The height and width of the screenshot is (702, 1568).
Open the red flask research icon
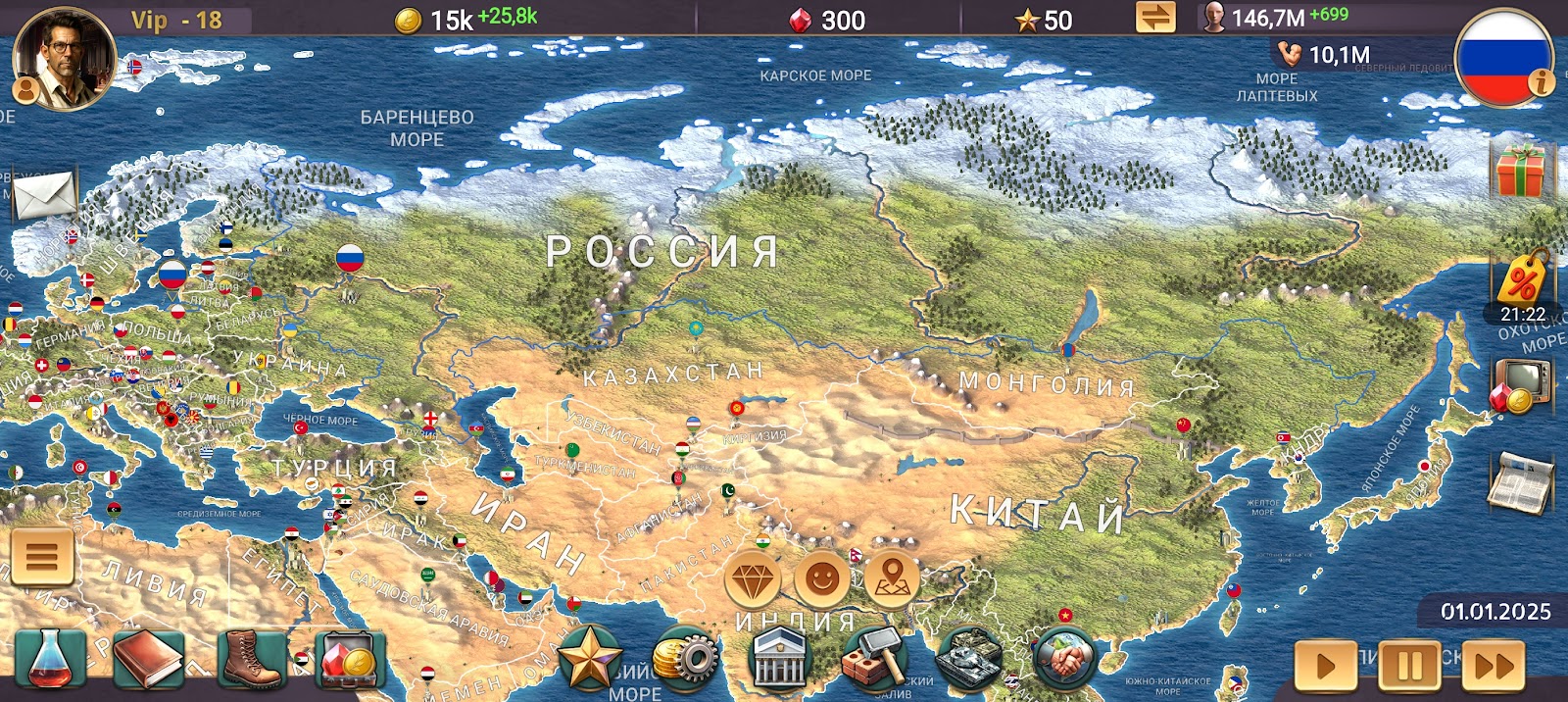pyautogui.click(x=49, y=659)
